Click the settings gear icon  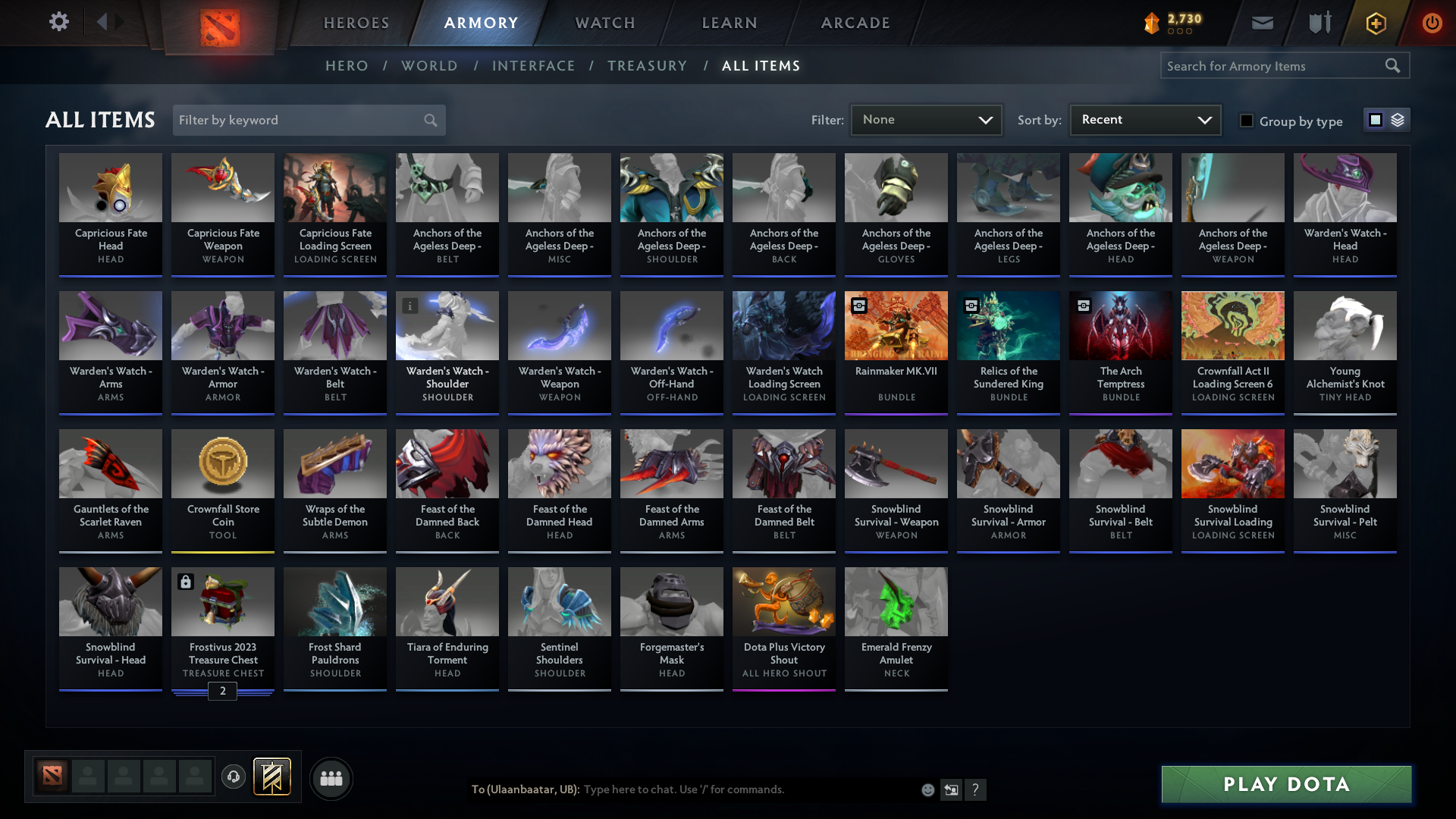(x=58, y=23)
